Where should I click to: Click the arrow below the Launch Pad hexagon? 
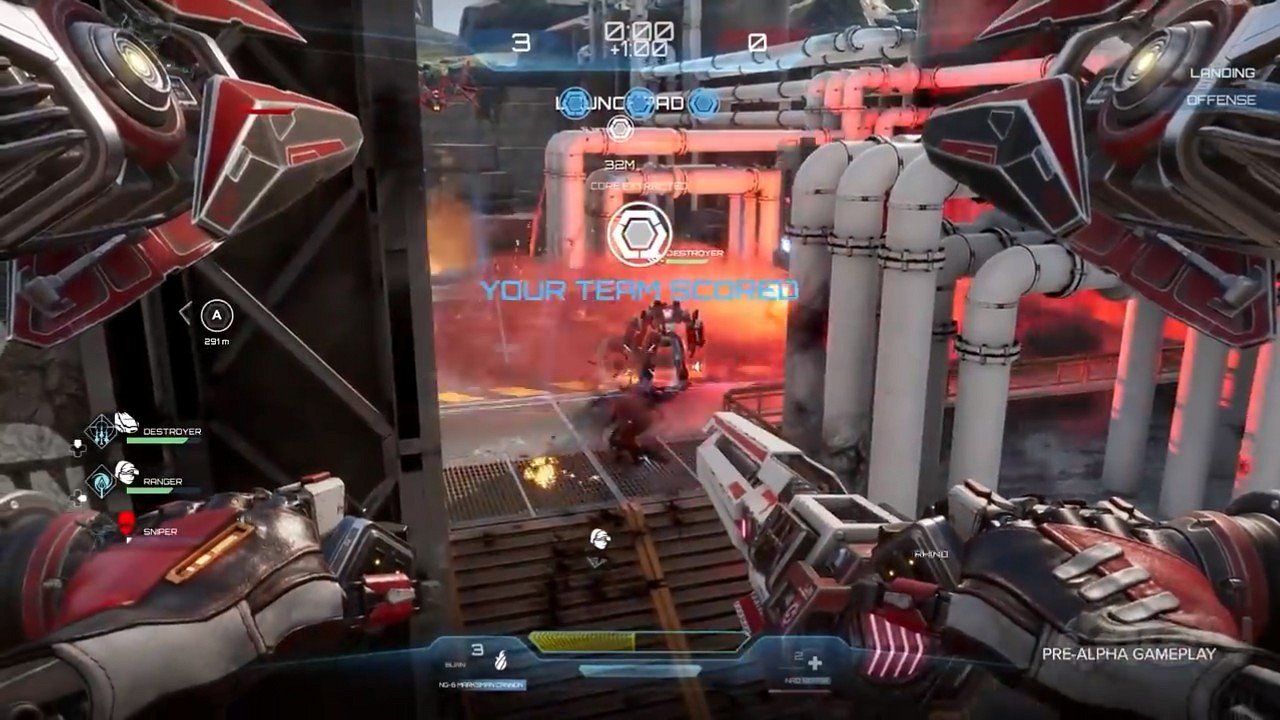click(x=620, y=128)
